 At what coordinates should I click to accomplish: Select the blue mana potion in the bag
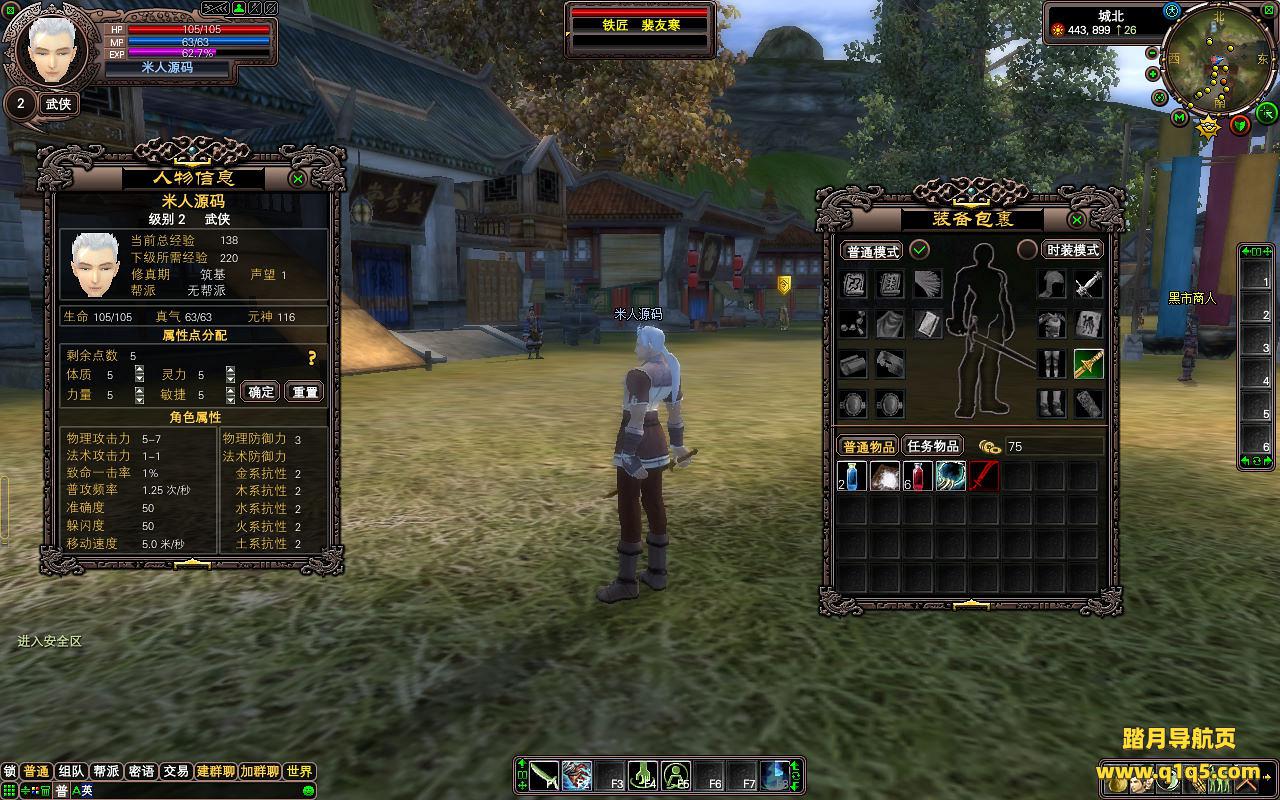tap(853, 476)
